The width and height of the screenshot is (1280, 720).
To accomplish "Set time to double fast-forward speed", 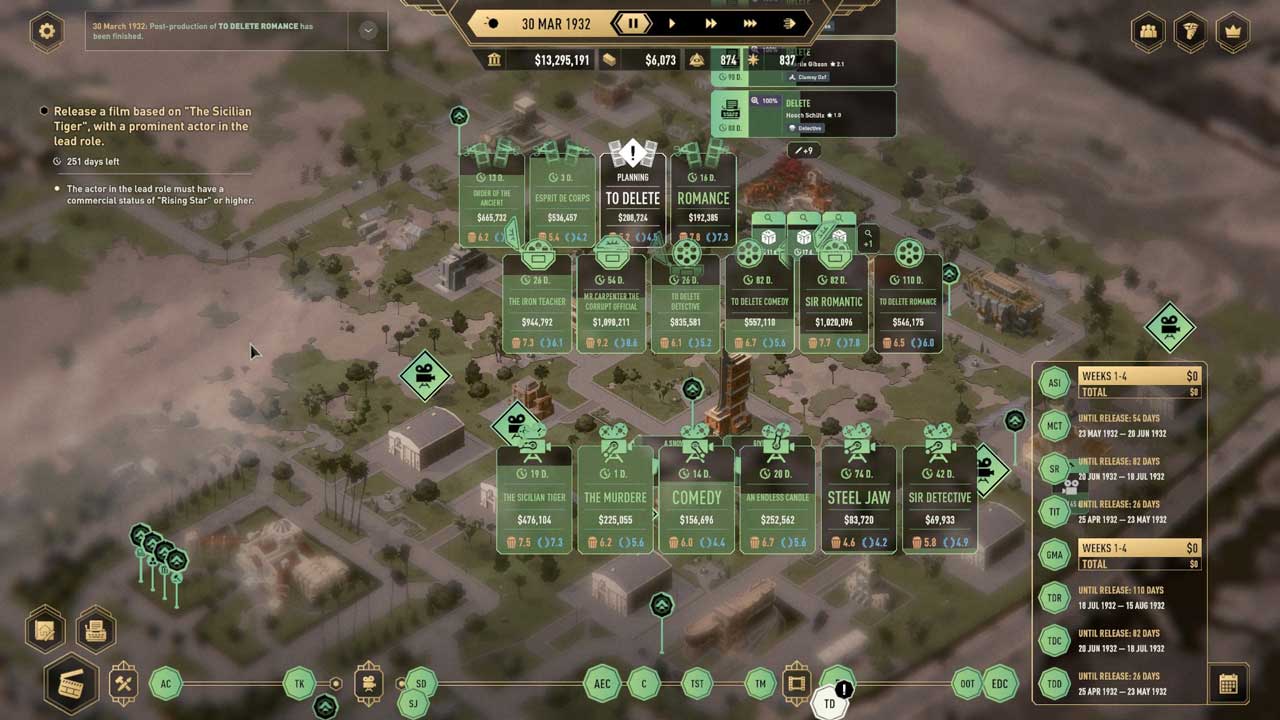I will pos(711,23).
